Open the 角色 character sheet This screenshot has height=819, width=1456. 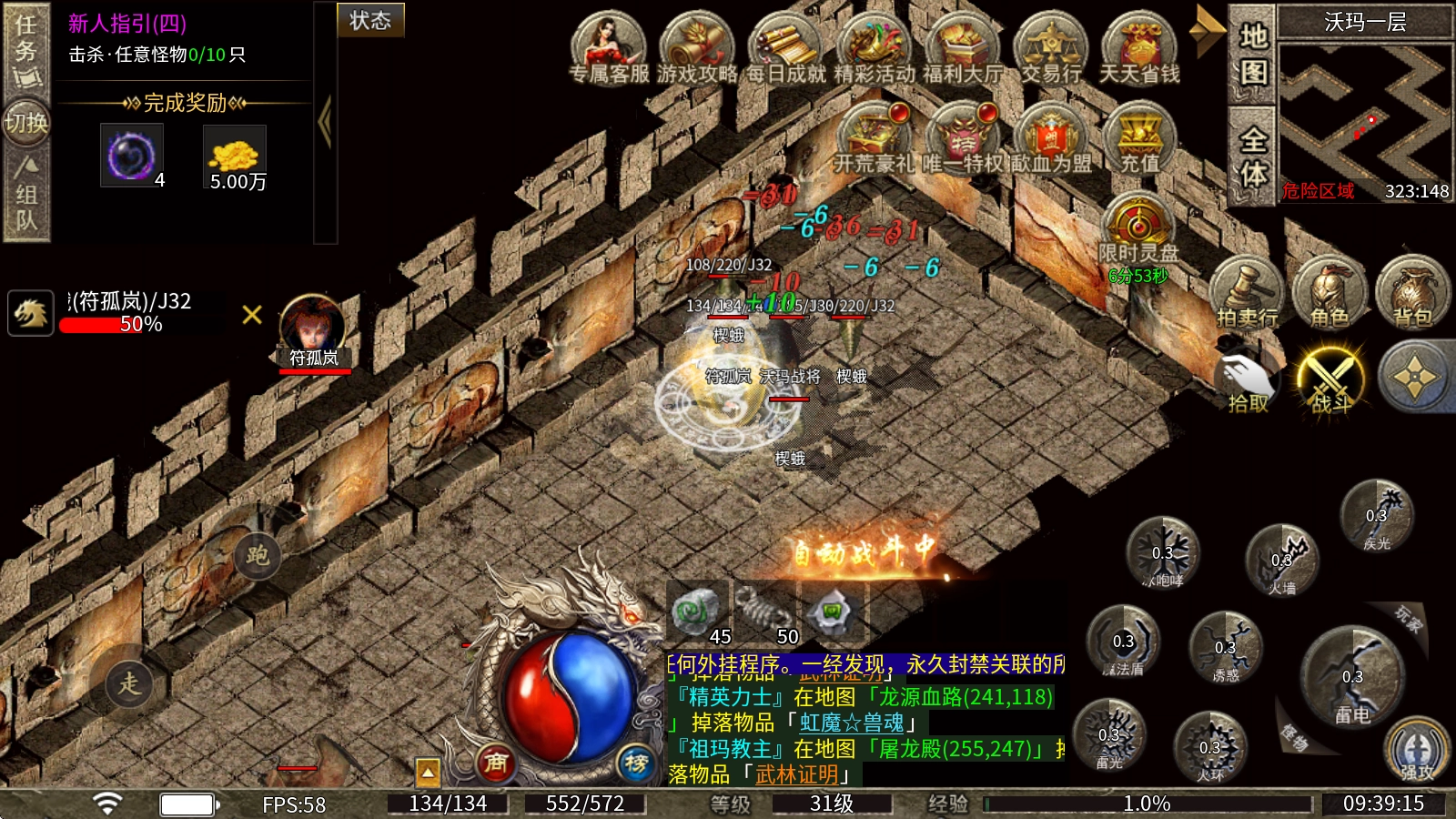(1329, 291)
